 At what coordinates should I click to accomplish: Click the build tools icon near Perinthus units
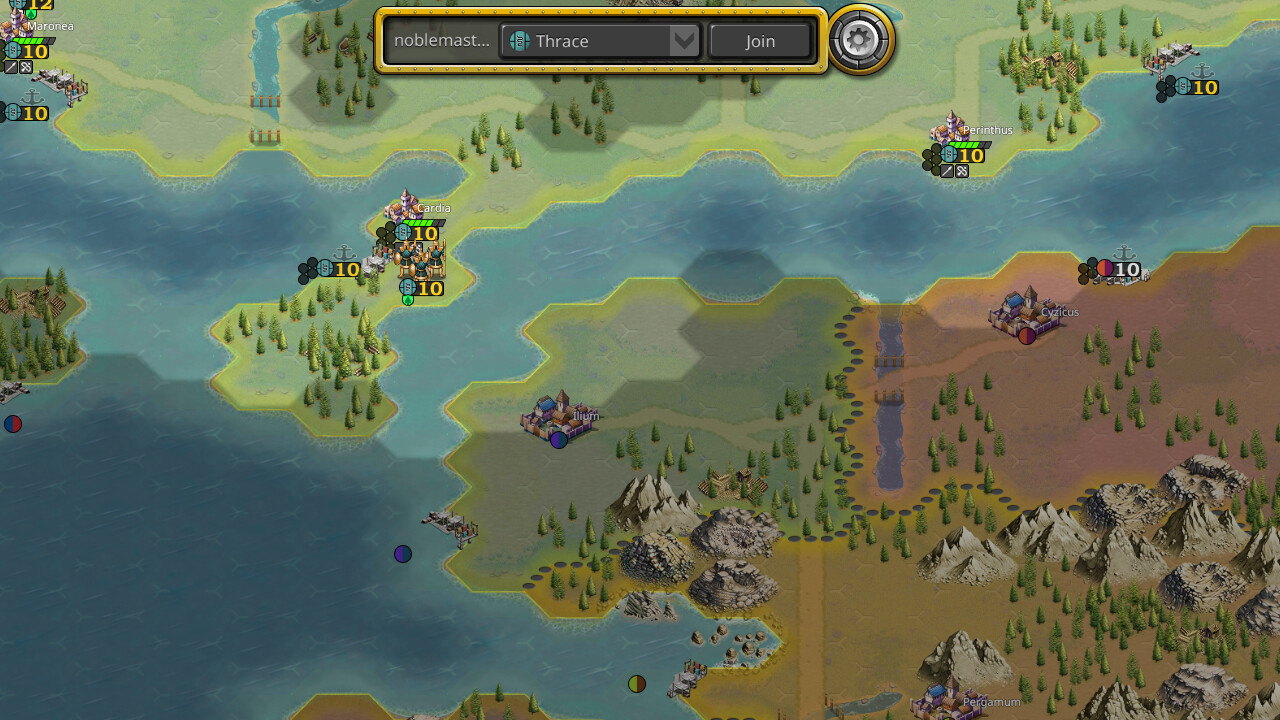(962, 171)
